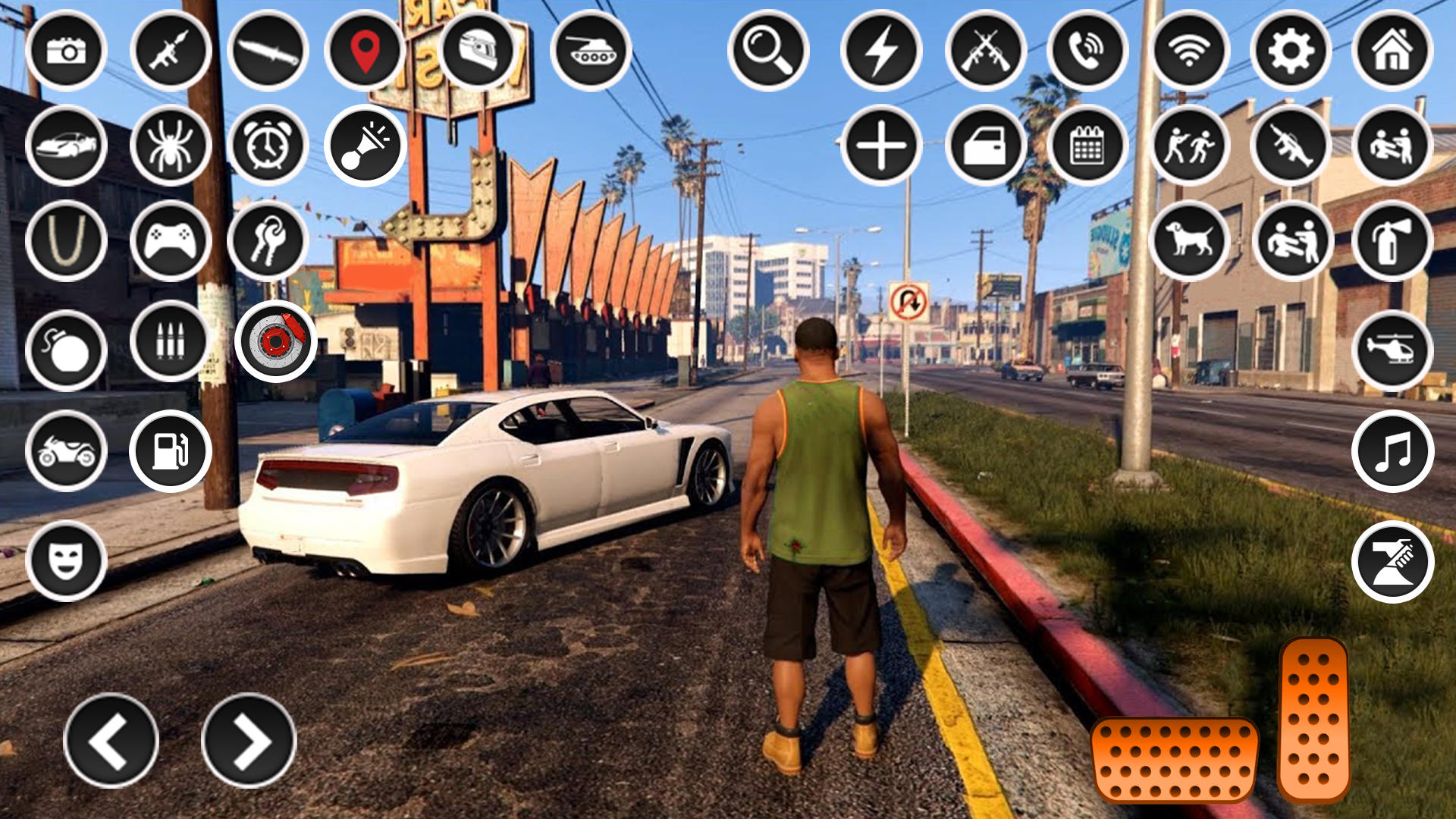Toggle the music note button

pyautogui.click(x=1392, y=451)
